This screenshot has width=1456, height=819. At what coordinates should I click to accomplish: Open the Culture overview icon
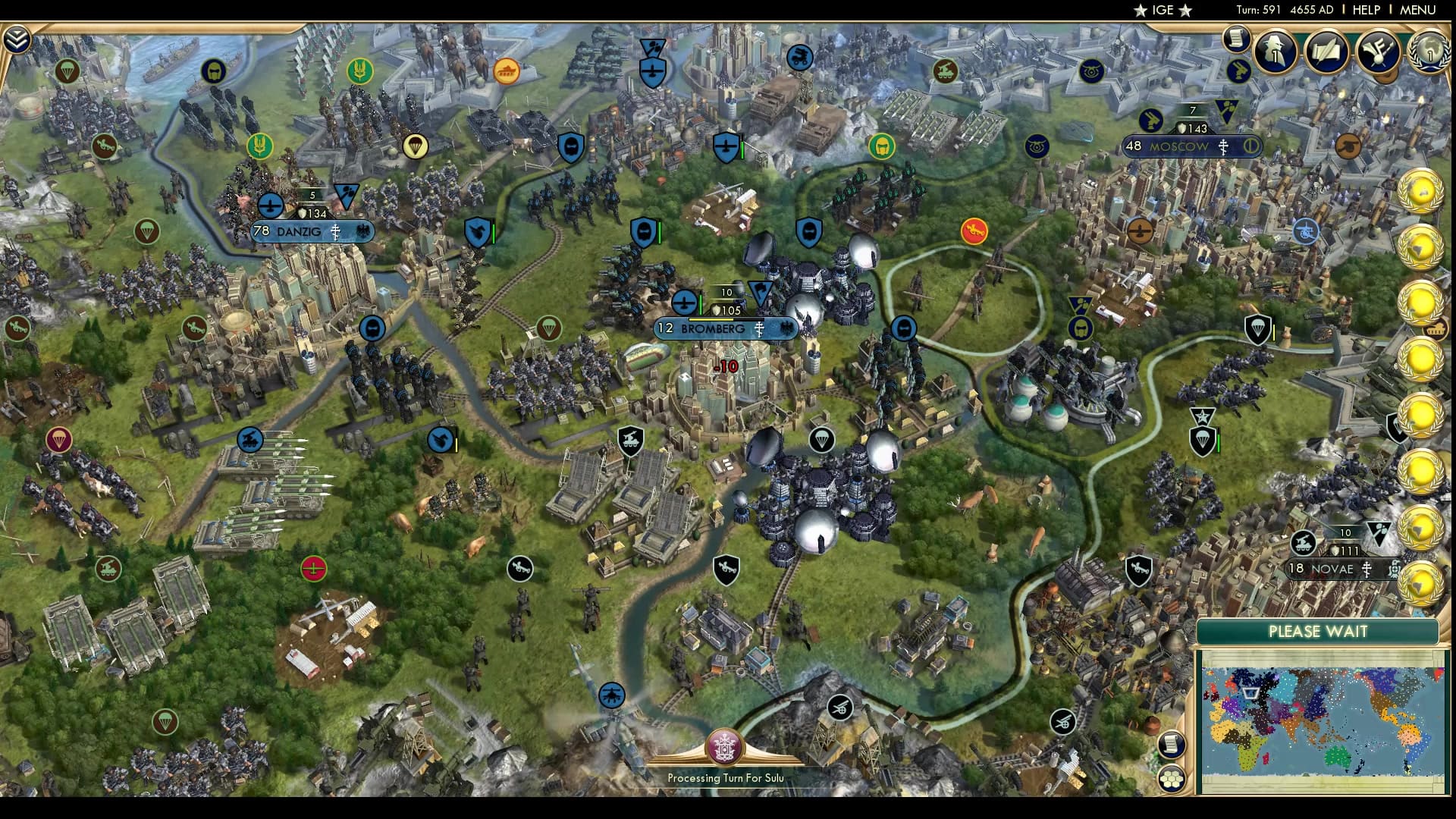tap(1379, 53)
